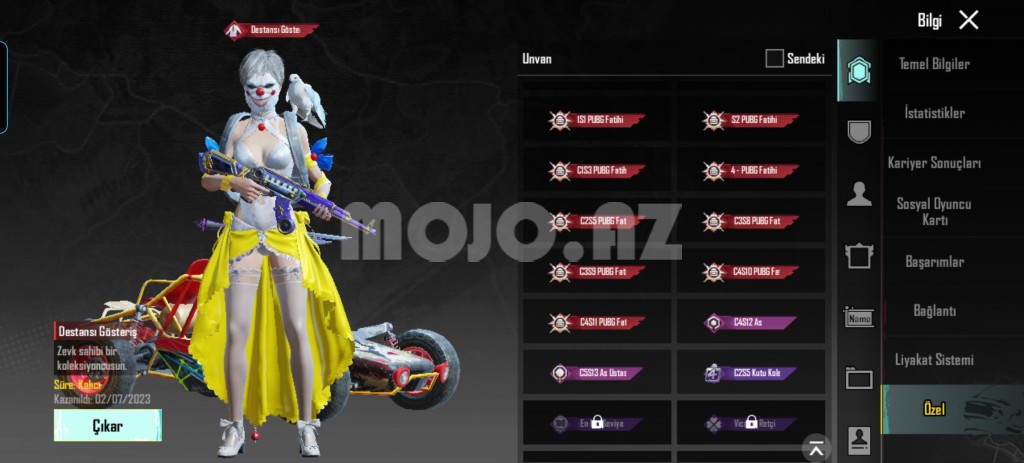
Task: Open the shield category icon
Action: click(859, 131)
